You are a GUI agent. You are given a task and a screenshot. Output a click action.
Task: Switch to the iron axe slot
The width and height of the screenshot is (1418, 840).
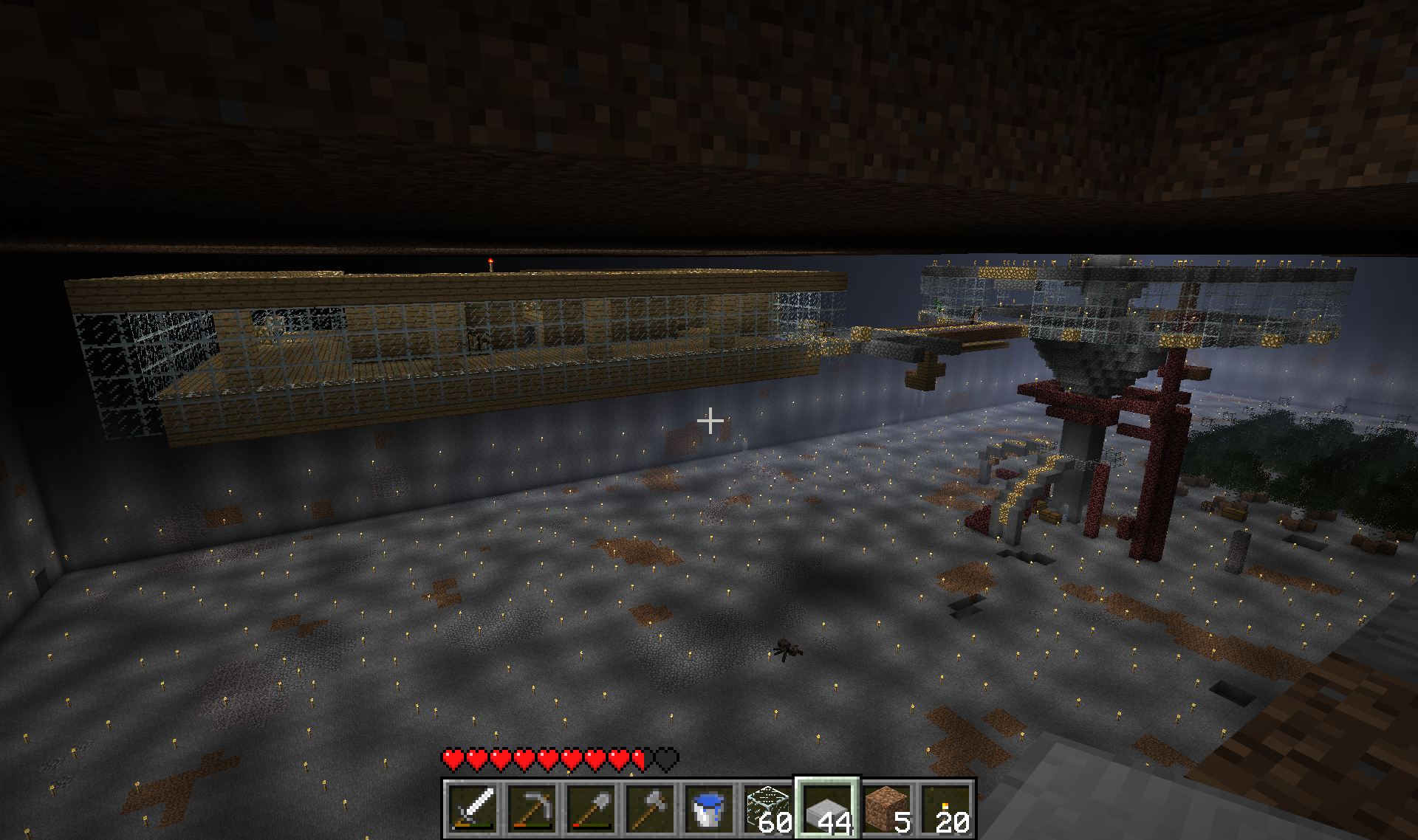click(x=650, y=808)
